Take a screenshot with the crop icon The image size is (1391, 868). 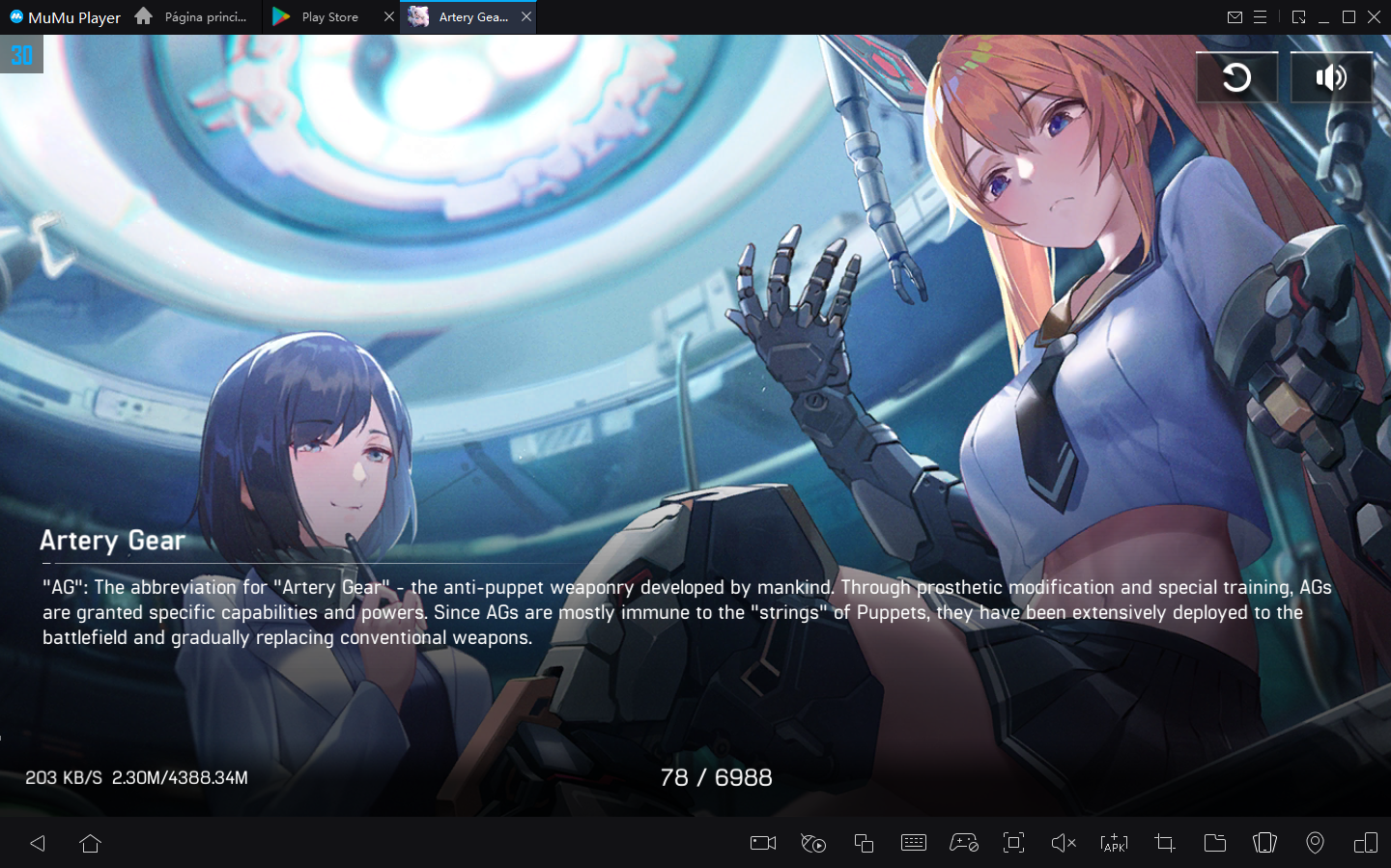point(1164,843)
